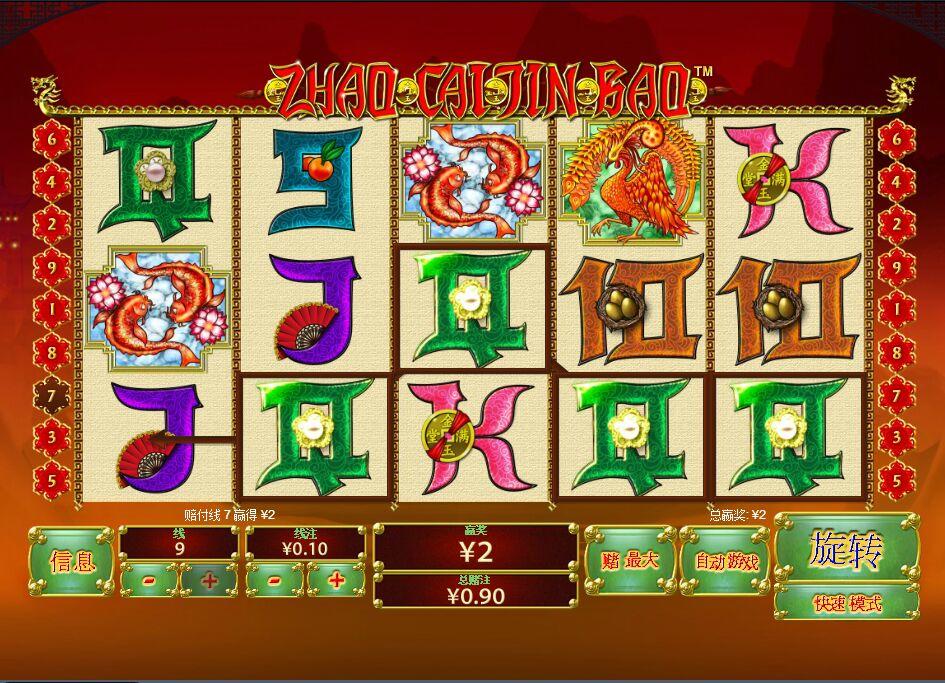The width and height of the screenshot is (945, 683).
Task: Increase the number of lines (线)
Action: click(209, 580)
